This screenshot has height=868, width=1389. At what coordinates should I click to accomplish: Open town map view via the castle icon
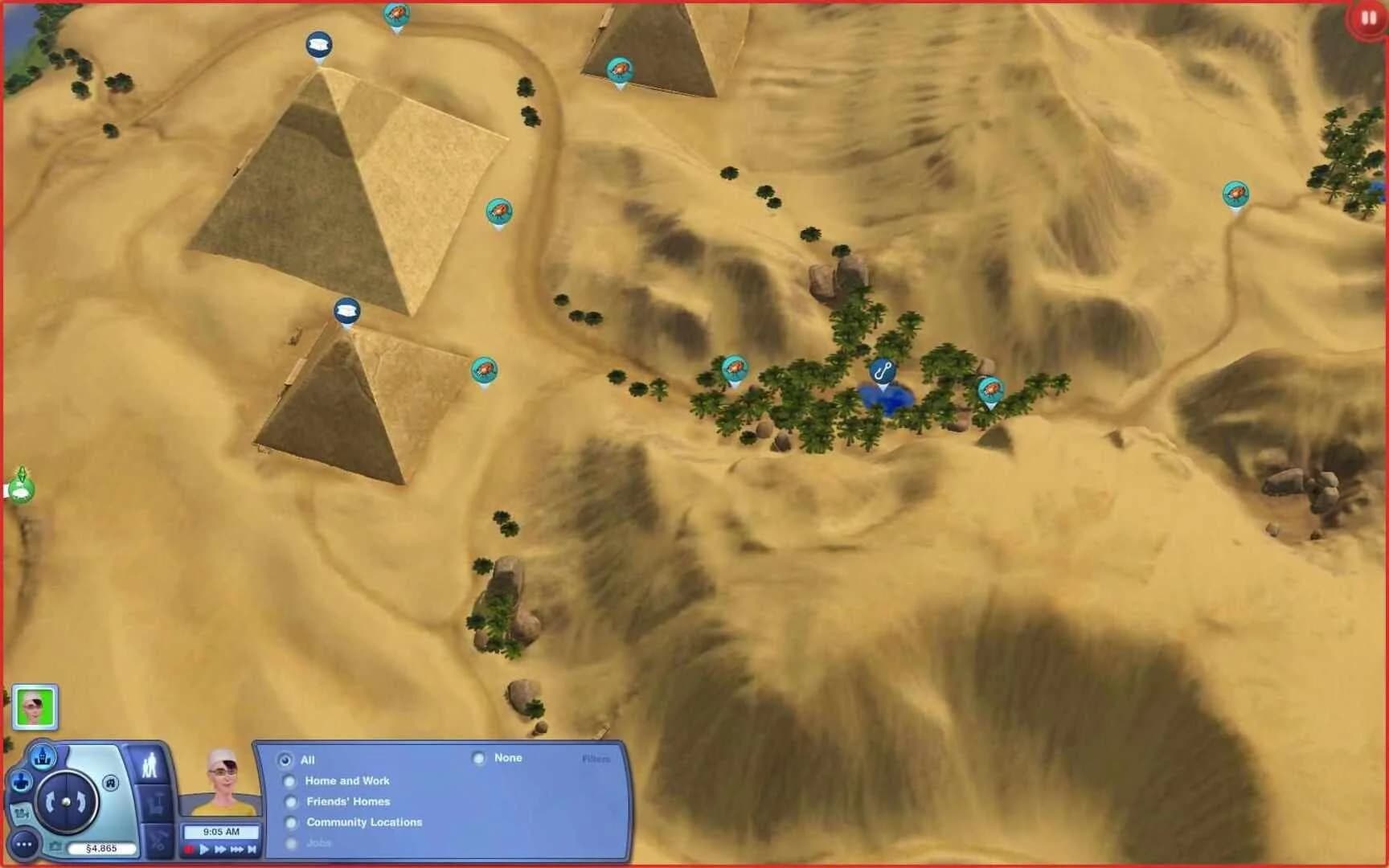pos(43,757)
